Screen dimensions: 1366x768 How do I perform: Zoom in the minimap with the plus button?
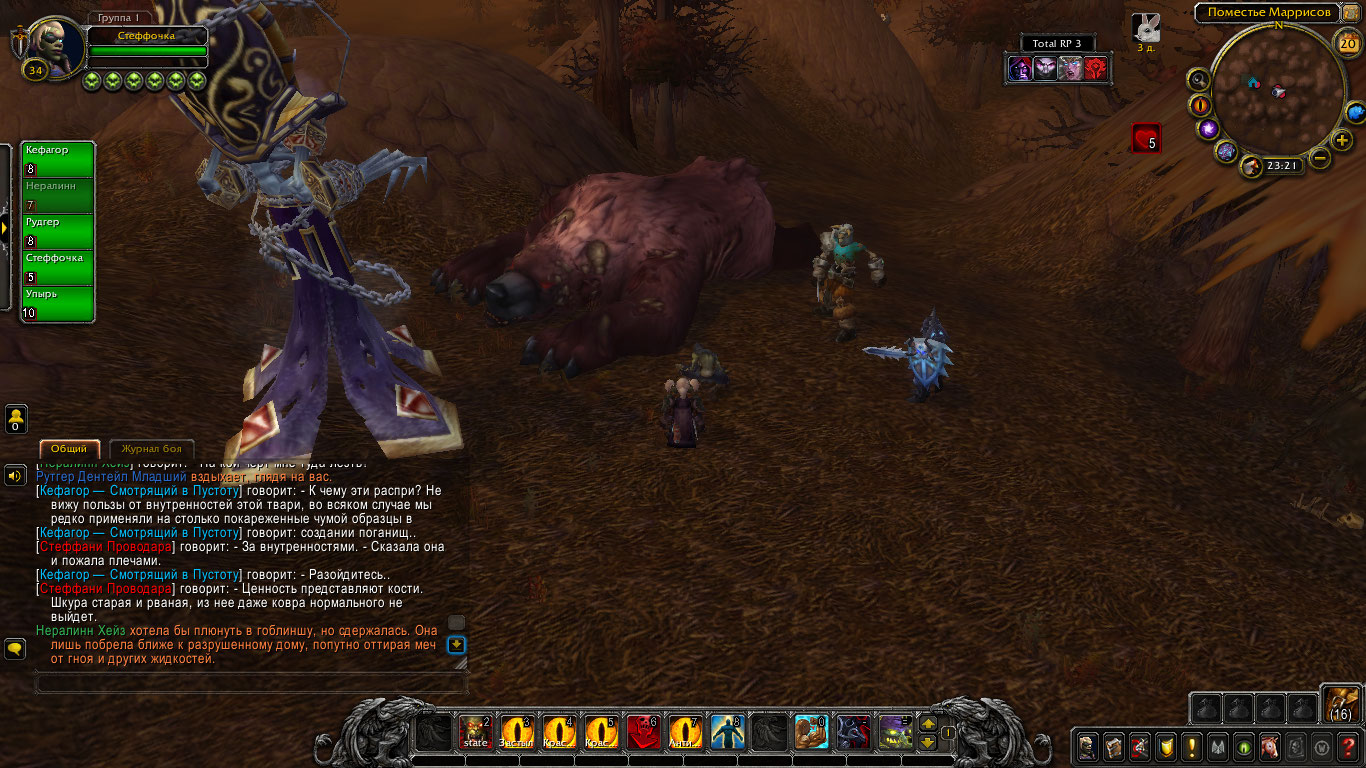pyautogui.click(x=1342, y=140)
